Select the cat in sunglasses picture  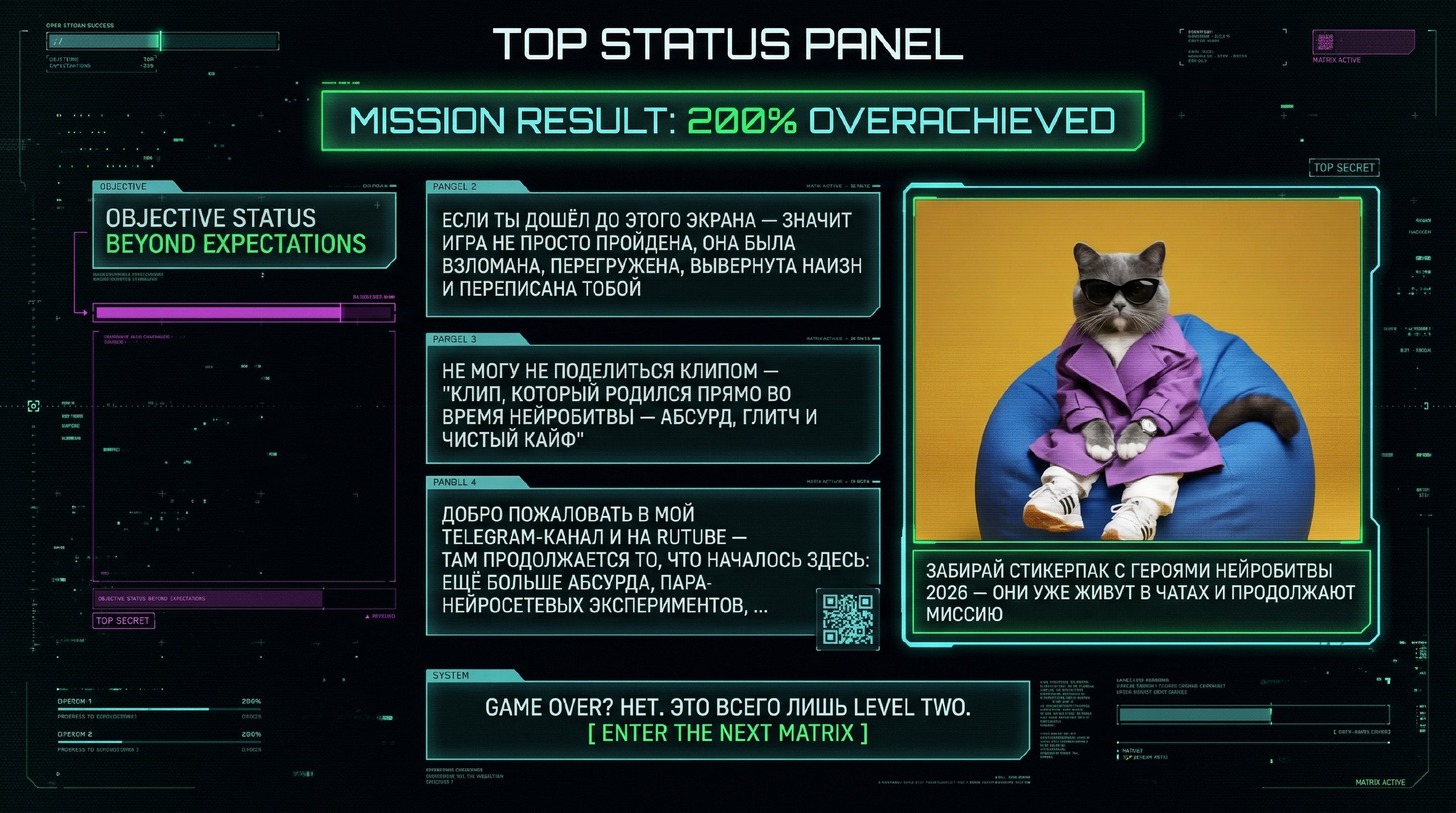(x=1137, y=370)
